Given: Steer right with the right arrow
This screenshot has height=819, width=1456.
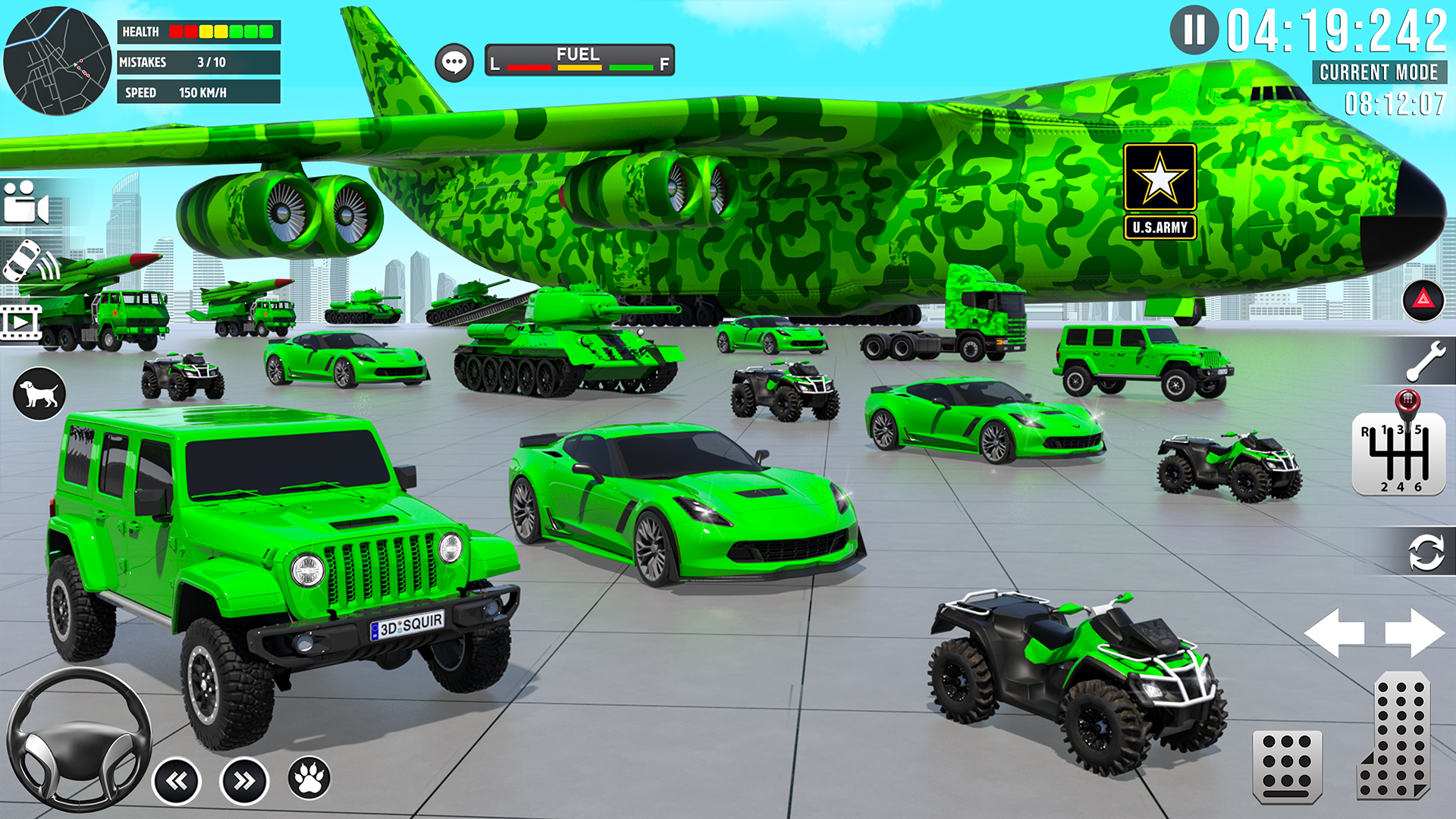Looking at the screenshot, I should 1414,632.
